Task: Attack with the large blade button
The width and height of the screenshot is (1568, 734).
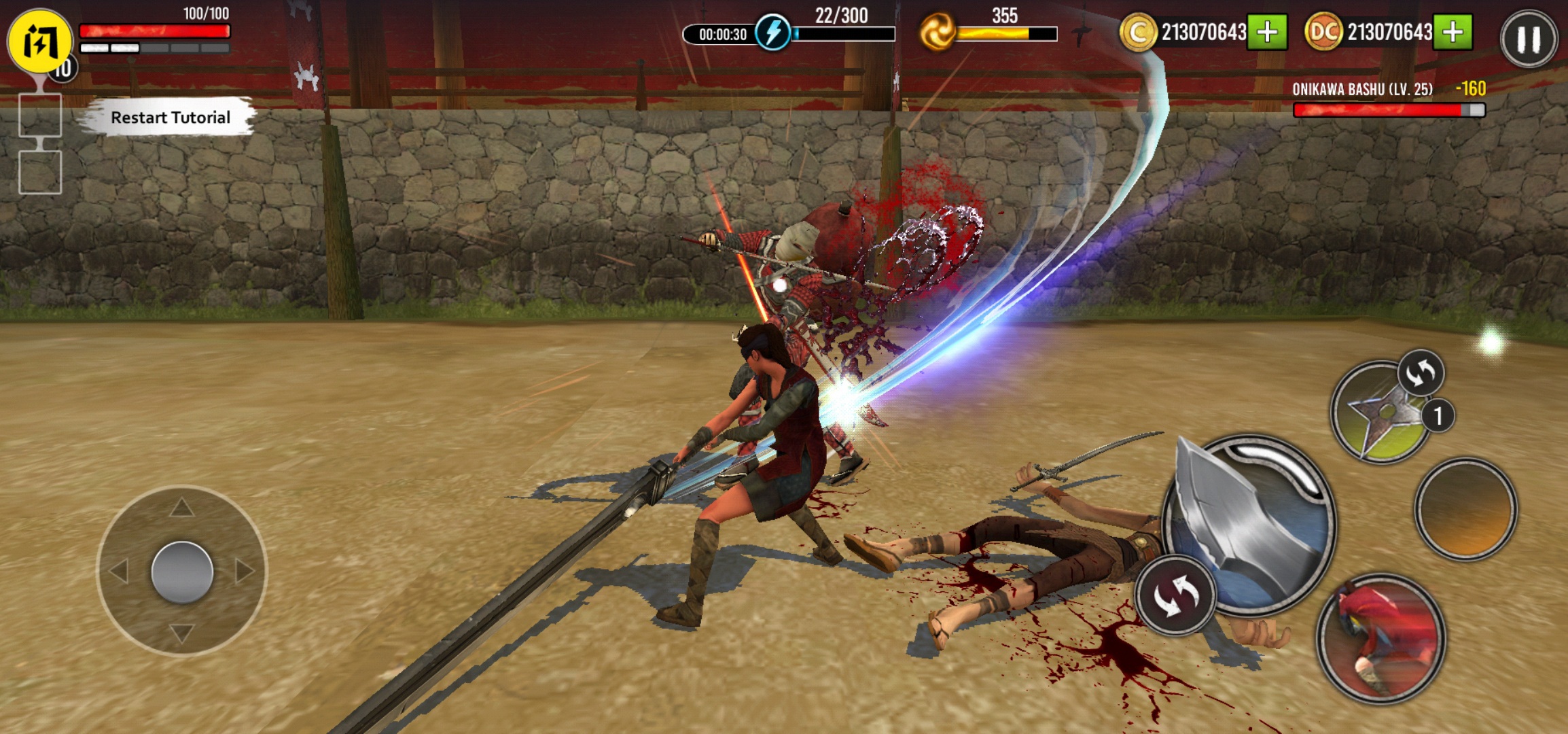Action: pyautogui.click(x=1250, y=523)
